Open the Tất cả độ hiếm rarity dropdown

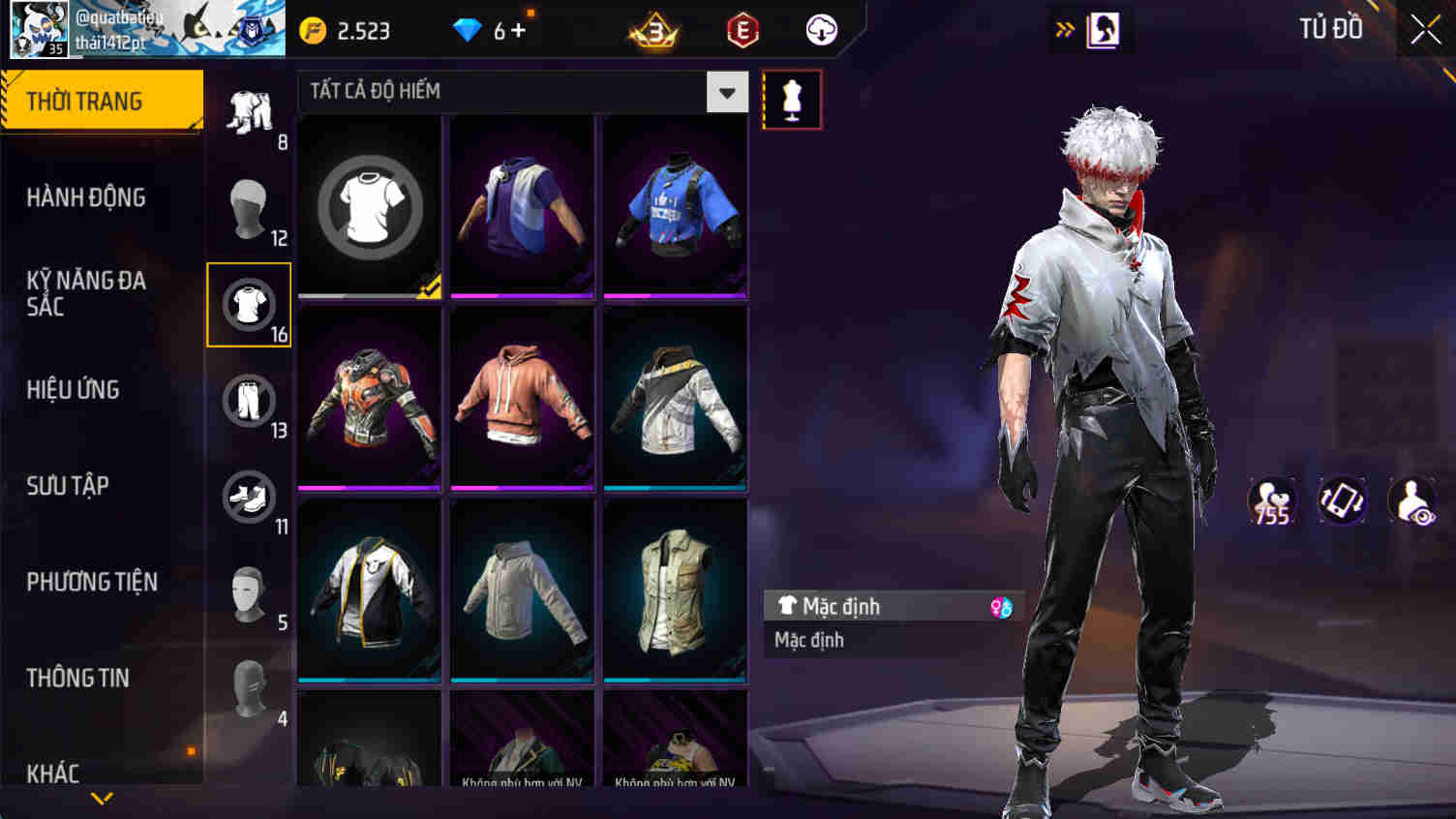[x=726, y=92]
